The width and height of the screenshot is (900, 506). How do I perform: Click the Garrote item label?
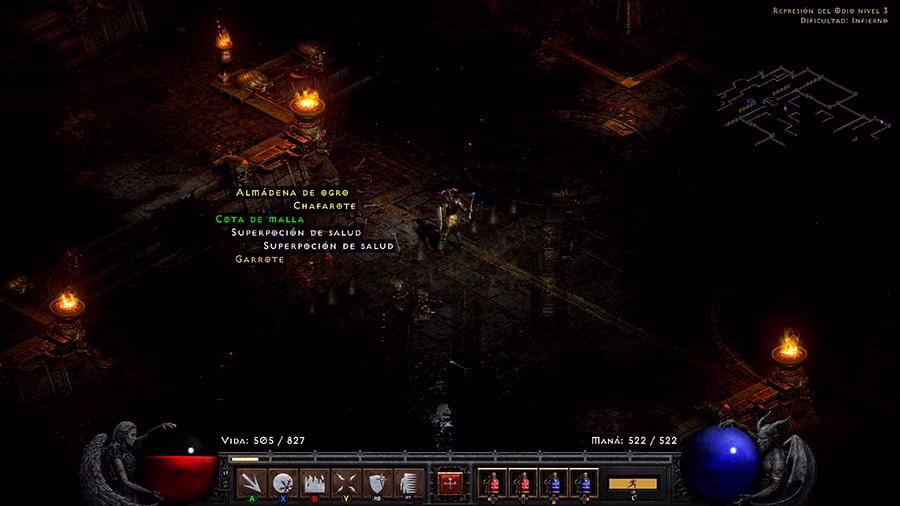pyautogui.click(x=260, y=259)
